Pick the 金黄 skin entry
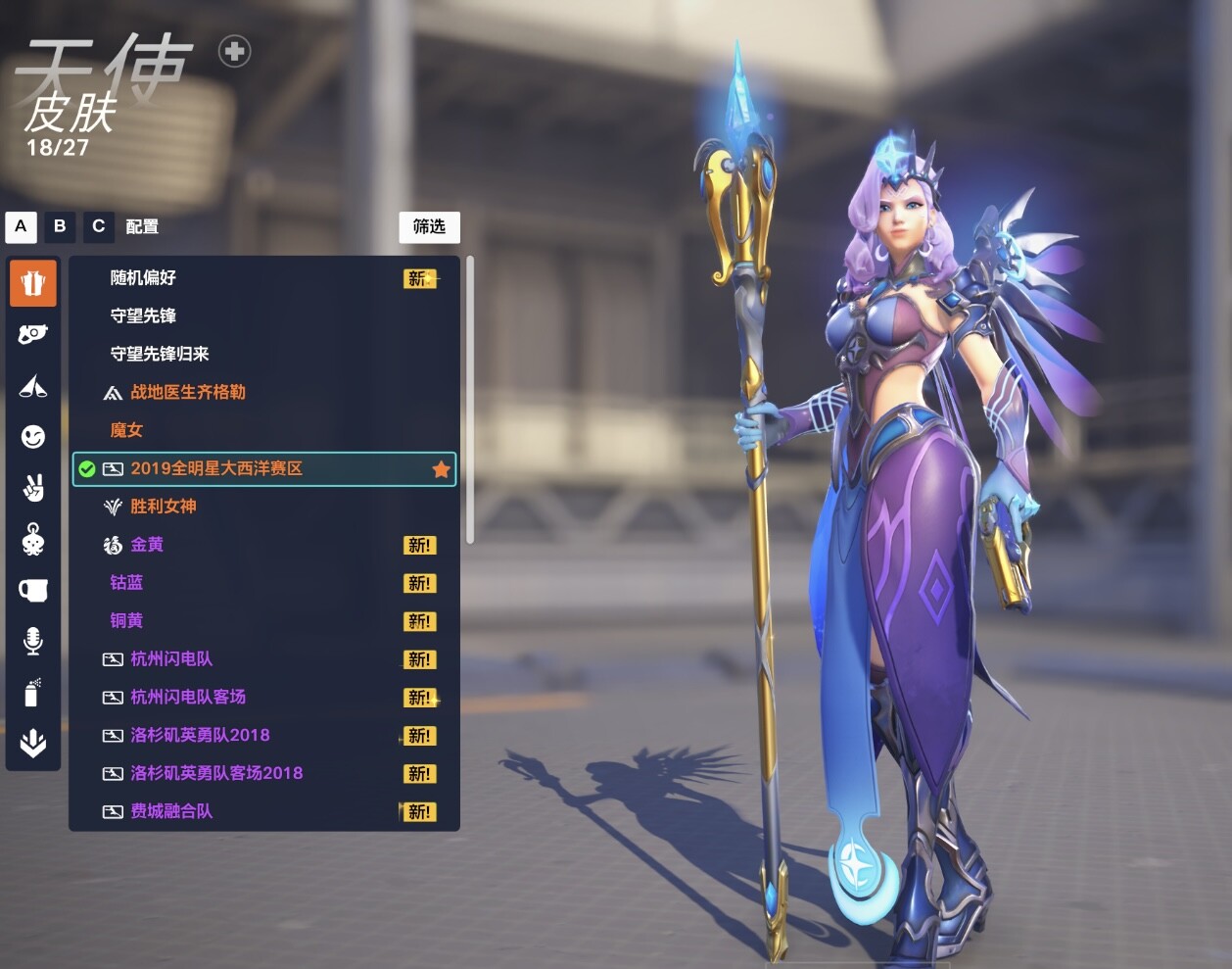This screenshot has height=969, width=1232. click(x=147, y=545)
